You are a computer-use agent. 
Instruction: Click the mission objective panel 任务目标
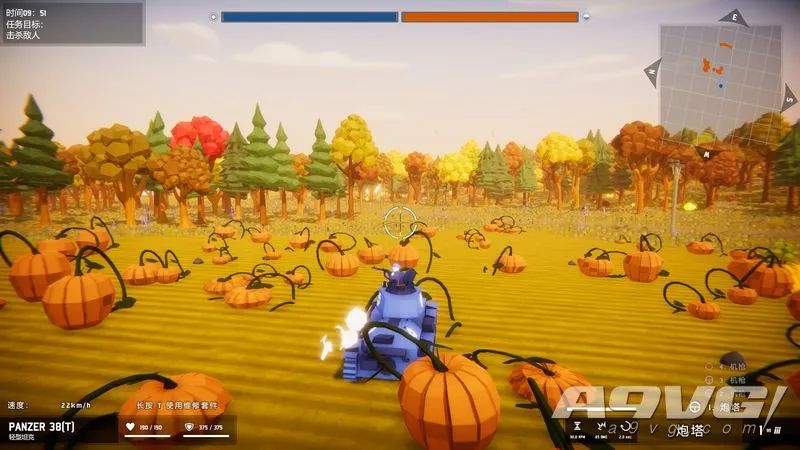pos(71,23)
